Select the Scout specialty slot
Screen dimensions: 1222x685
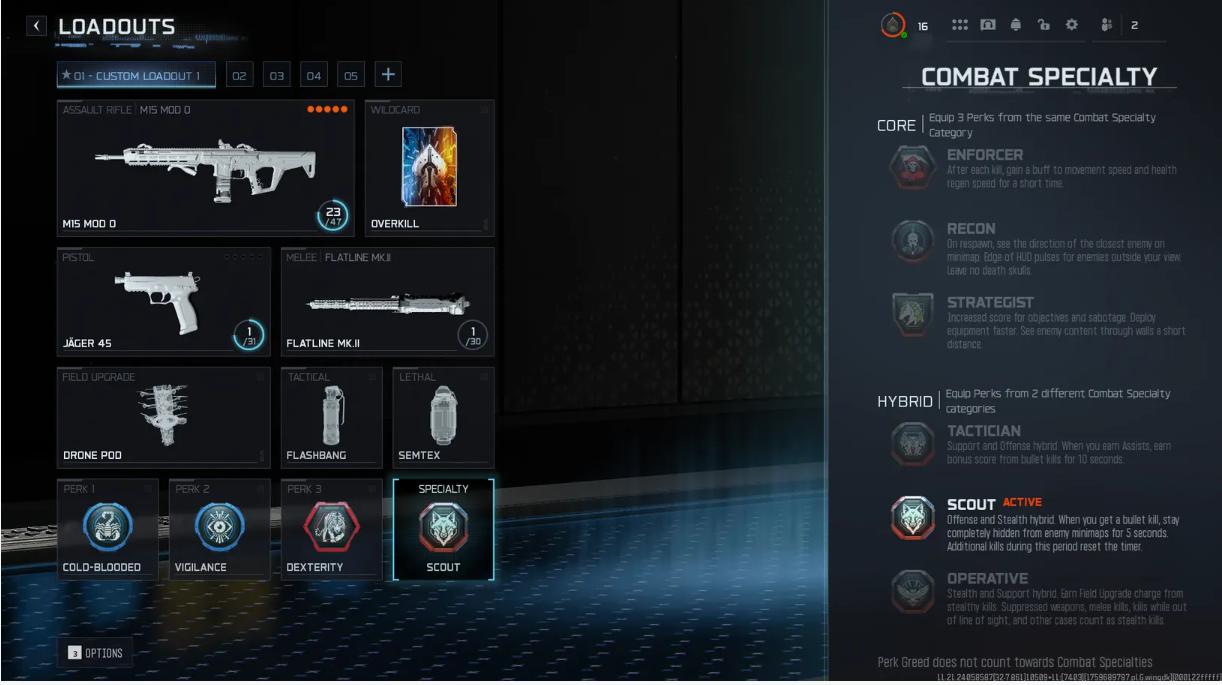pos(443,529)
